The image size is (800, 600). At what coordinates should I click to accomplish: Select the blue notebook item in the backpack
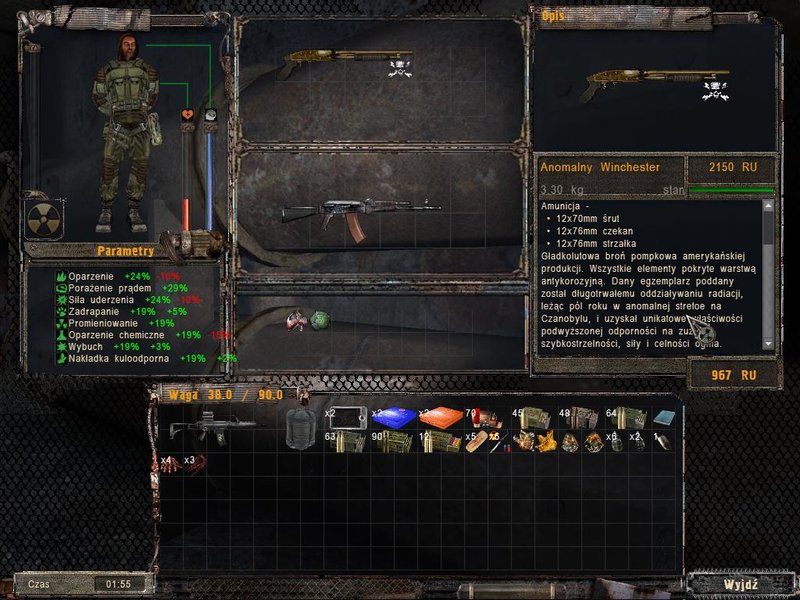(x=664, y=418)
